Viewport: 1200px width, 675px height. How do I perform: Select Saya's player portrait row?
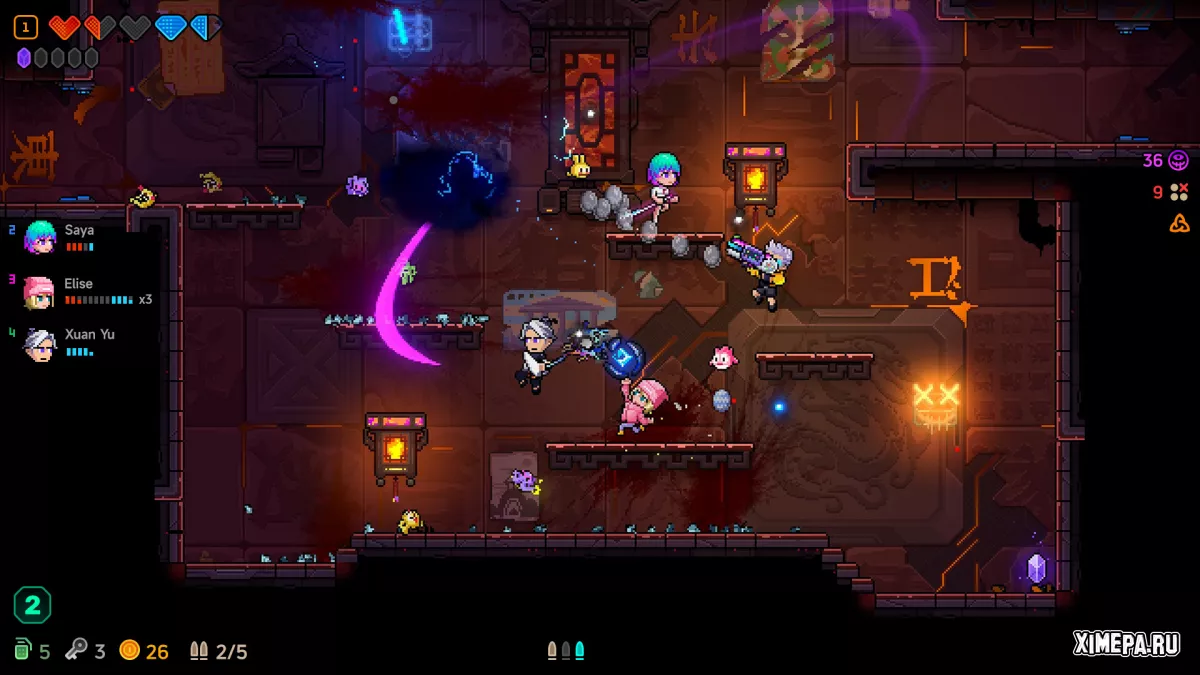click(60, 237)
